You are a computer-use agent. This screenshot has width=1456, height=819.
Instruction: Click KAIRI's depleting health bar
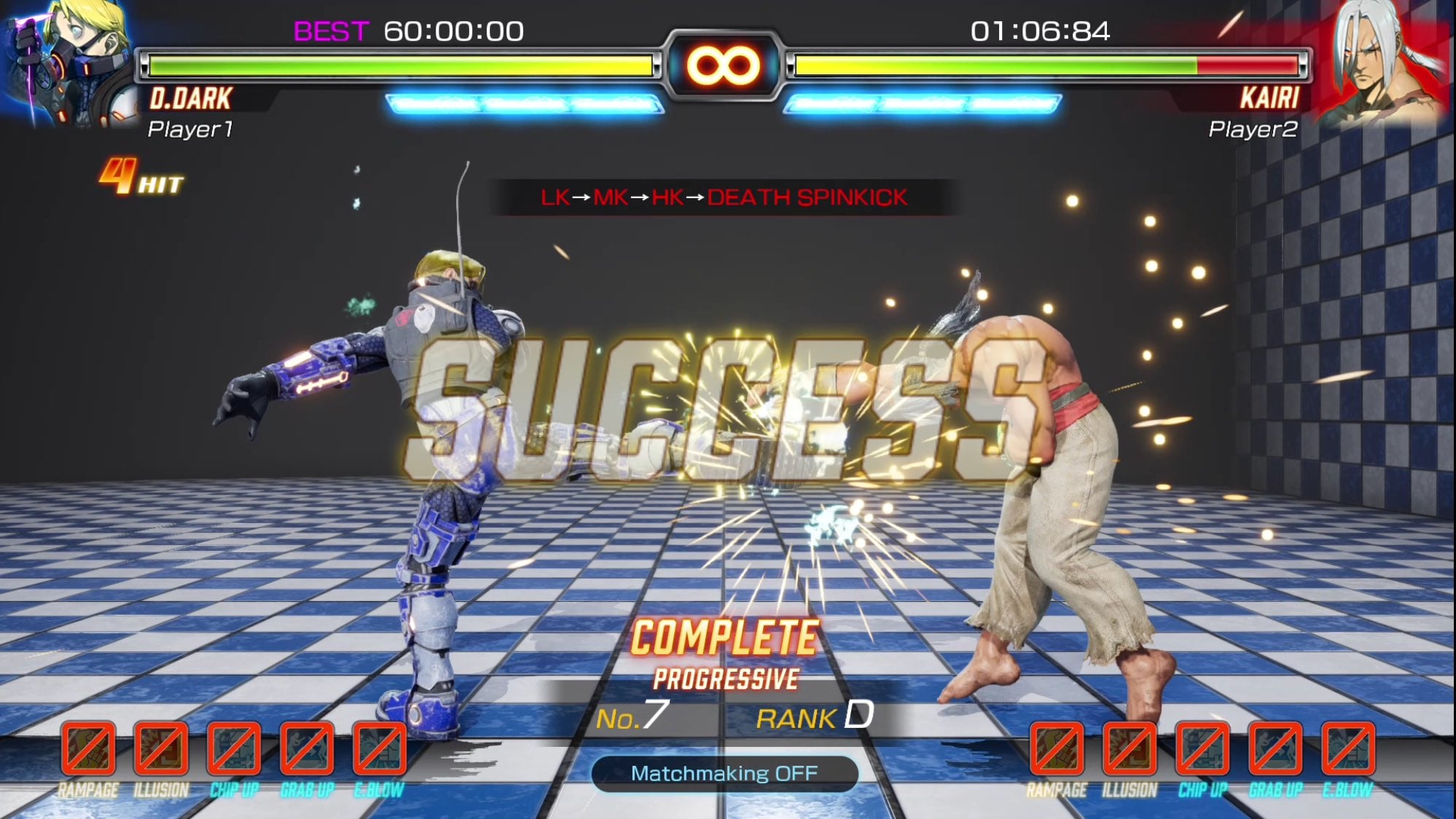tap(1046, 64)
